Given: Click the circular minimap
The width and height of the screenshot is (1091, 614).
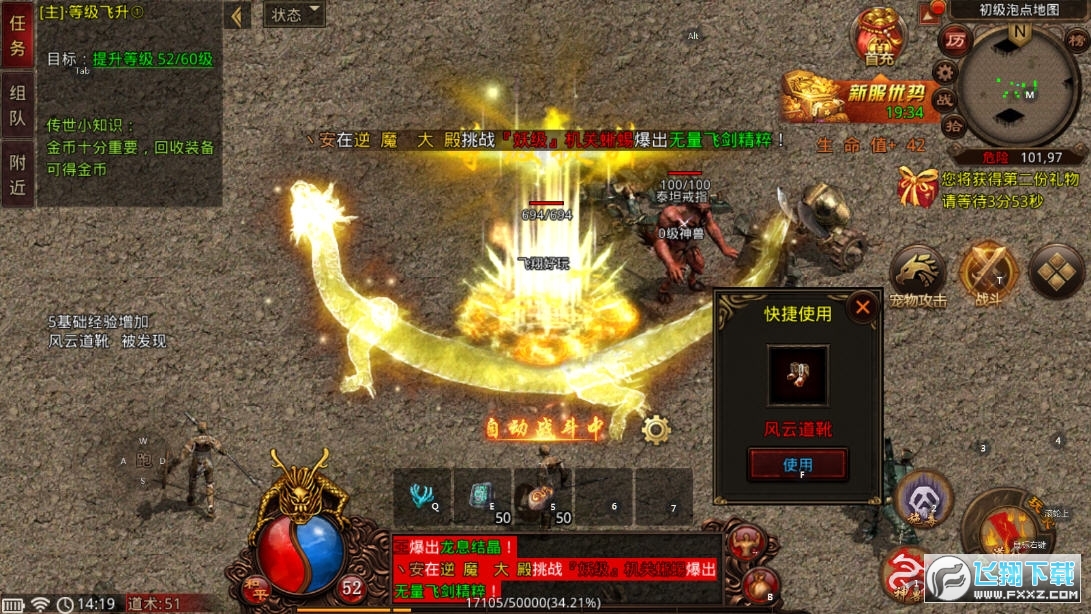Looking at the screenshot, I should pos(1019,87).
